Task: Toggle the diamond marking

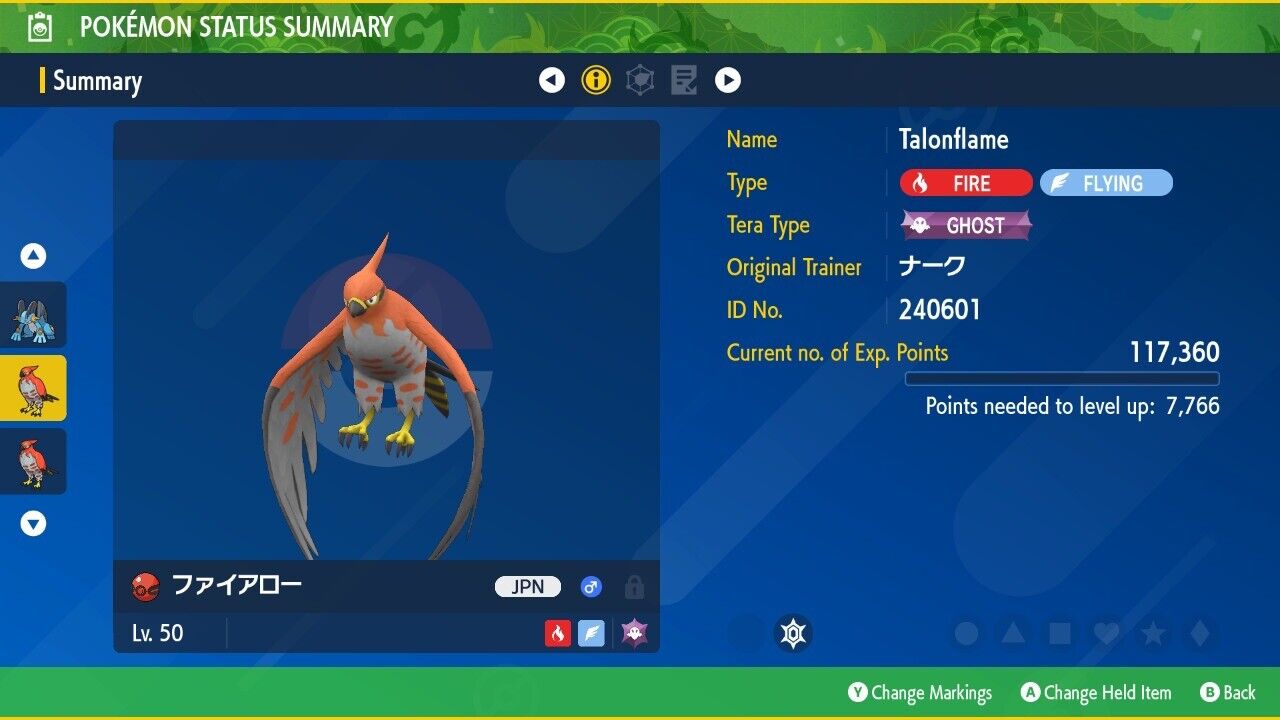Action: 1199,633
